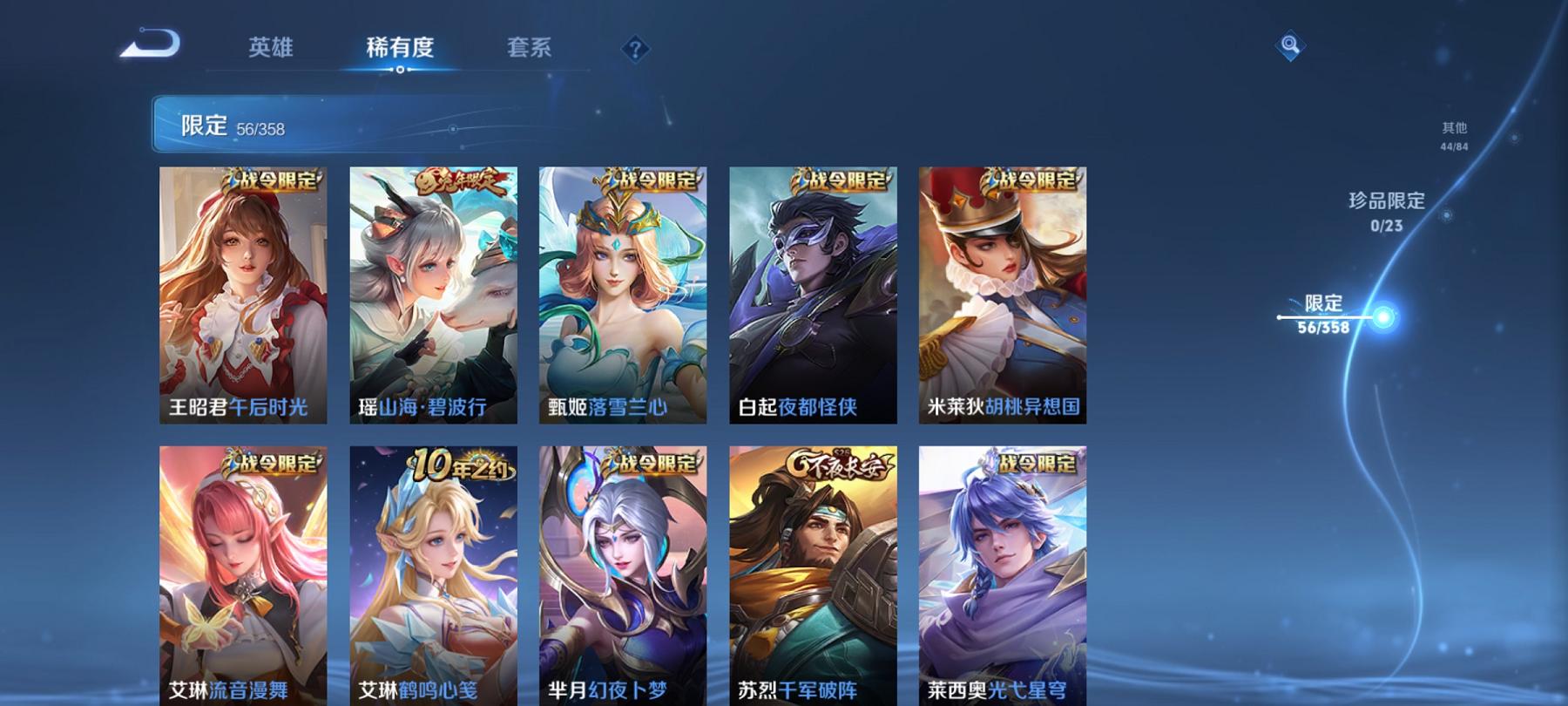This screenshot has width=1568, height=706.
Task: Switch to the 英雄 tab
Action: [271, 50]
